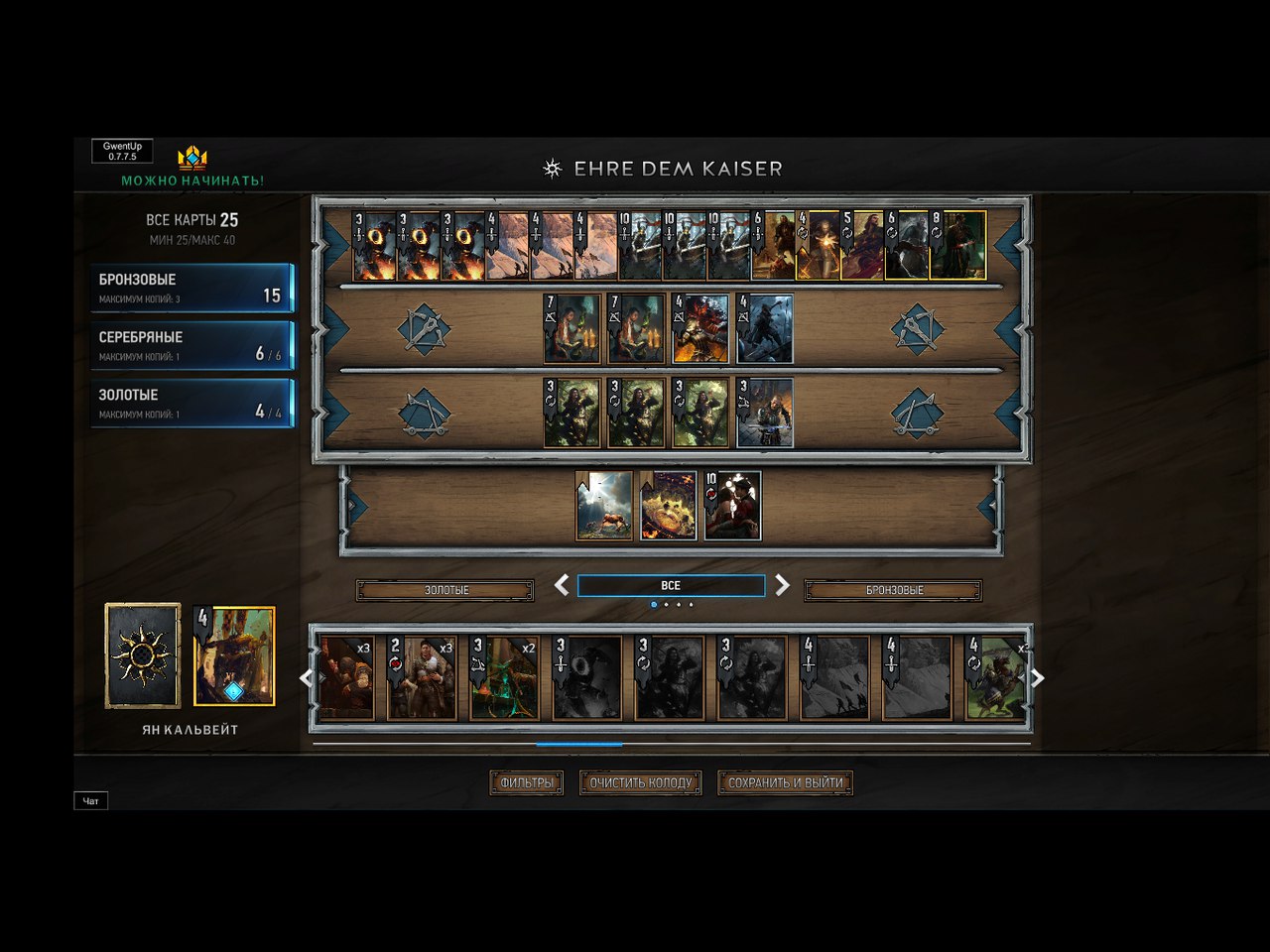Image resolution: width=1270 pixels, height=952 pixels.
Task: Page the card collection to the right
Action: coord(1037,678)
